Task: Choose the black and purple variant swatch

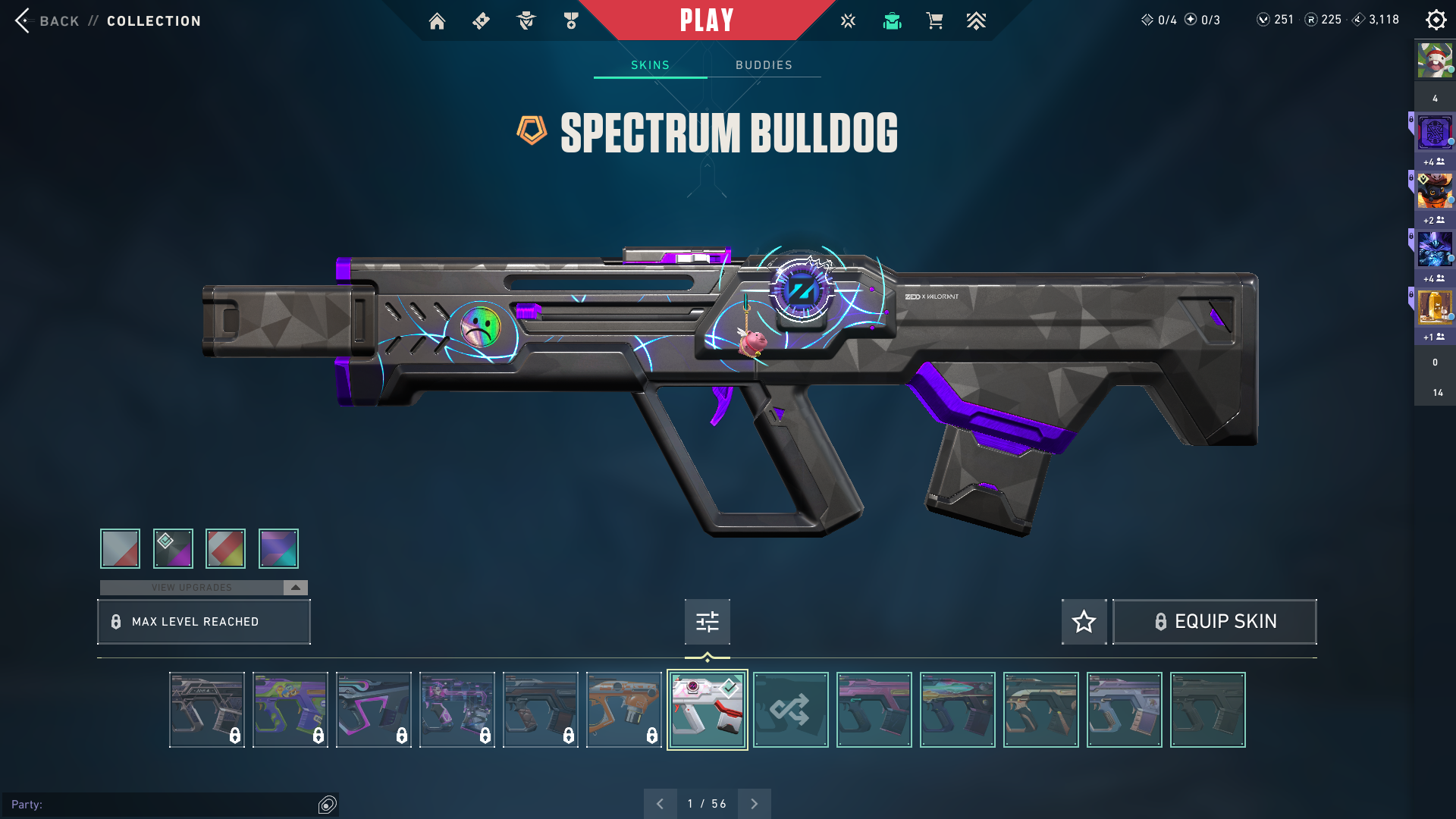Action: 173,548
